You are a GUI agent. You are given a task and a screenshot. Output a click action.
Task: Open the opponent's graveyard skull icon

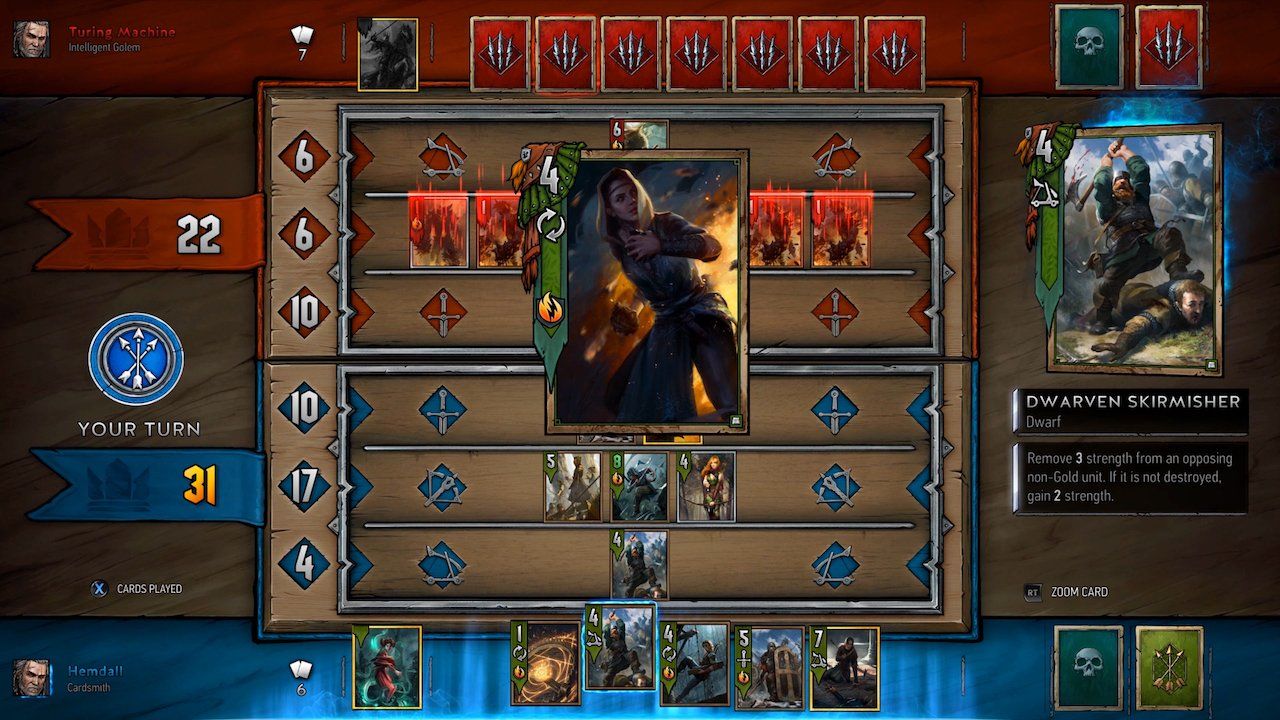pyautogui.click(x=1087, y=47)
